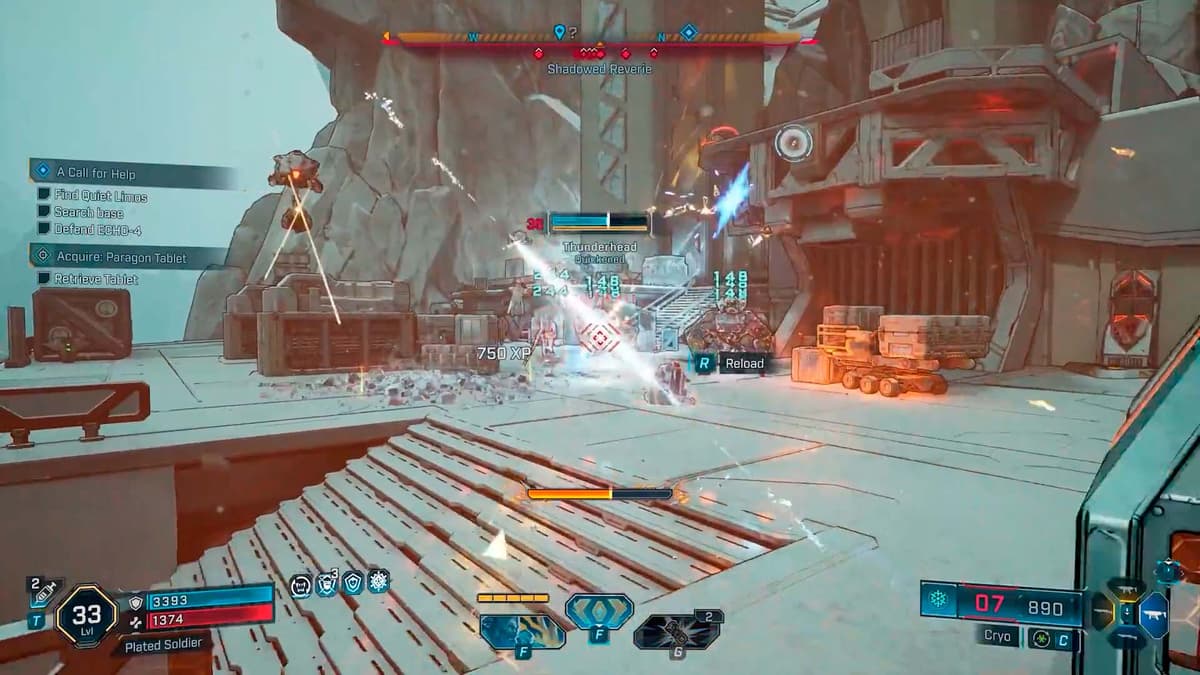Select the top weapon wheel slot
The height and width of the screenshot is (675, 1200).
click(1127, 588)
